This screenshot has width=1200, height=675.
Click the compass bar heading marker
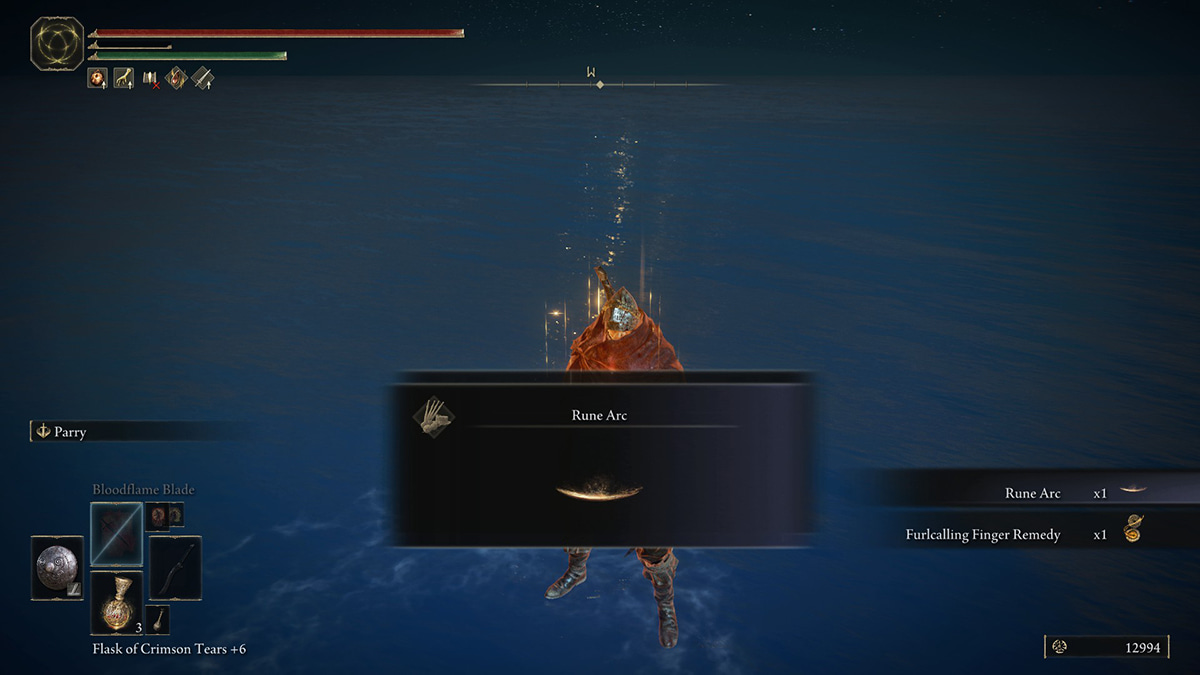600,84
